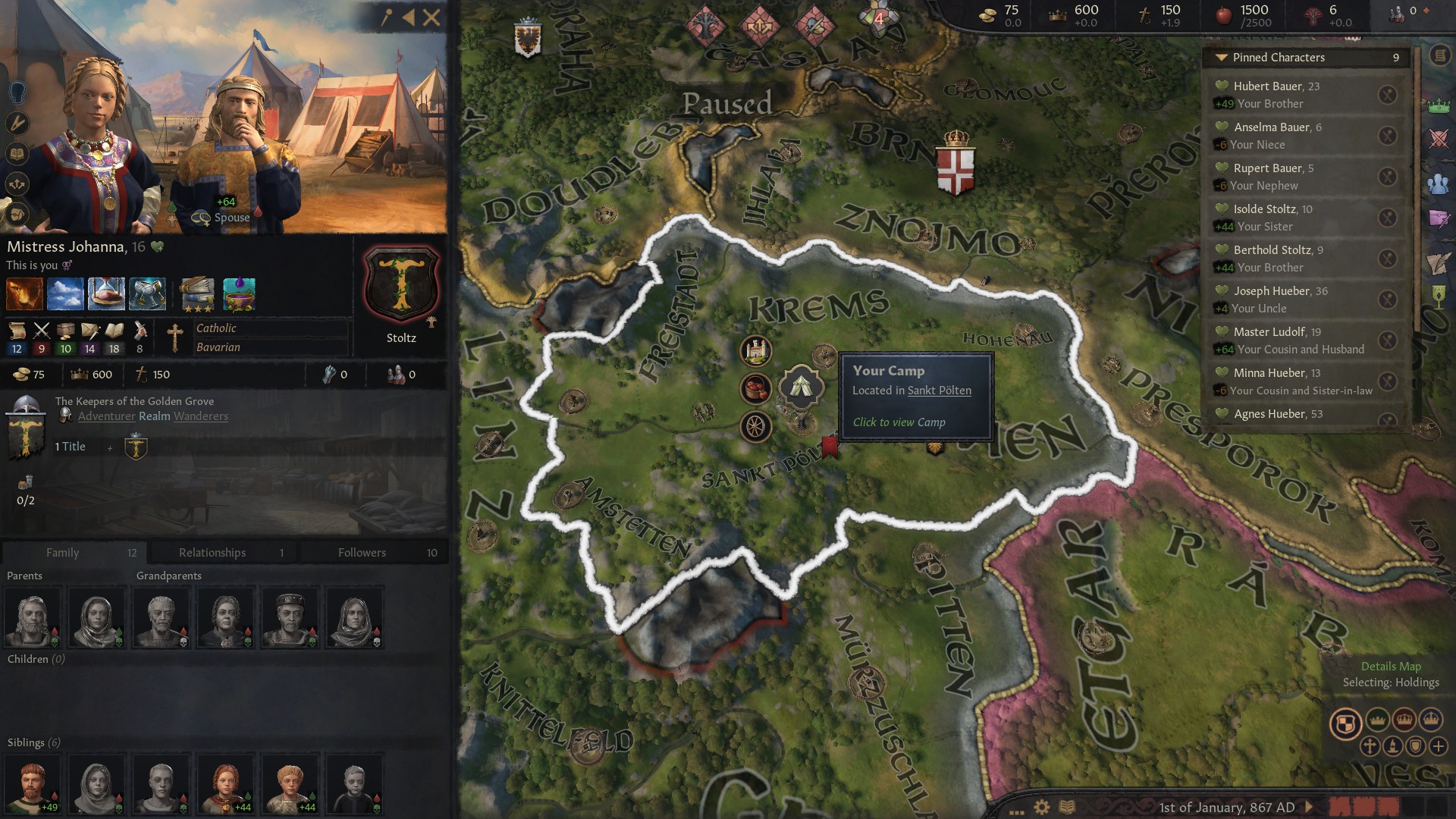Click the Wanderers link
Screen dimensions: 1456x819
[201, 416]
